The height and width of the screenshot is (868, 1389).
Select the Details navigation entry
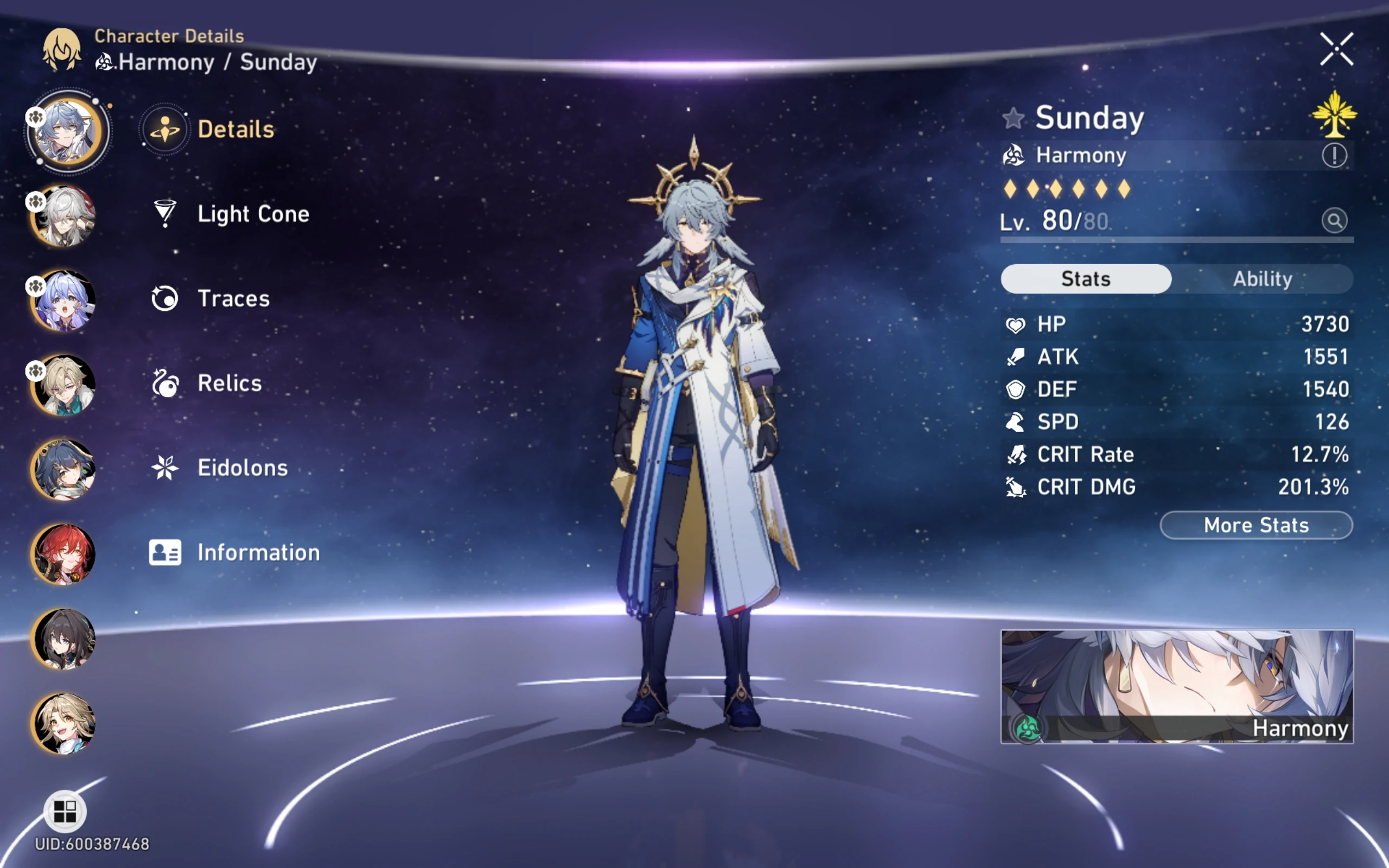click(x=236, y=129)
